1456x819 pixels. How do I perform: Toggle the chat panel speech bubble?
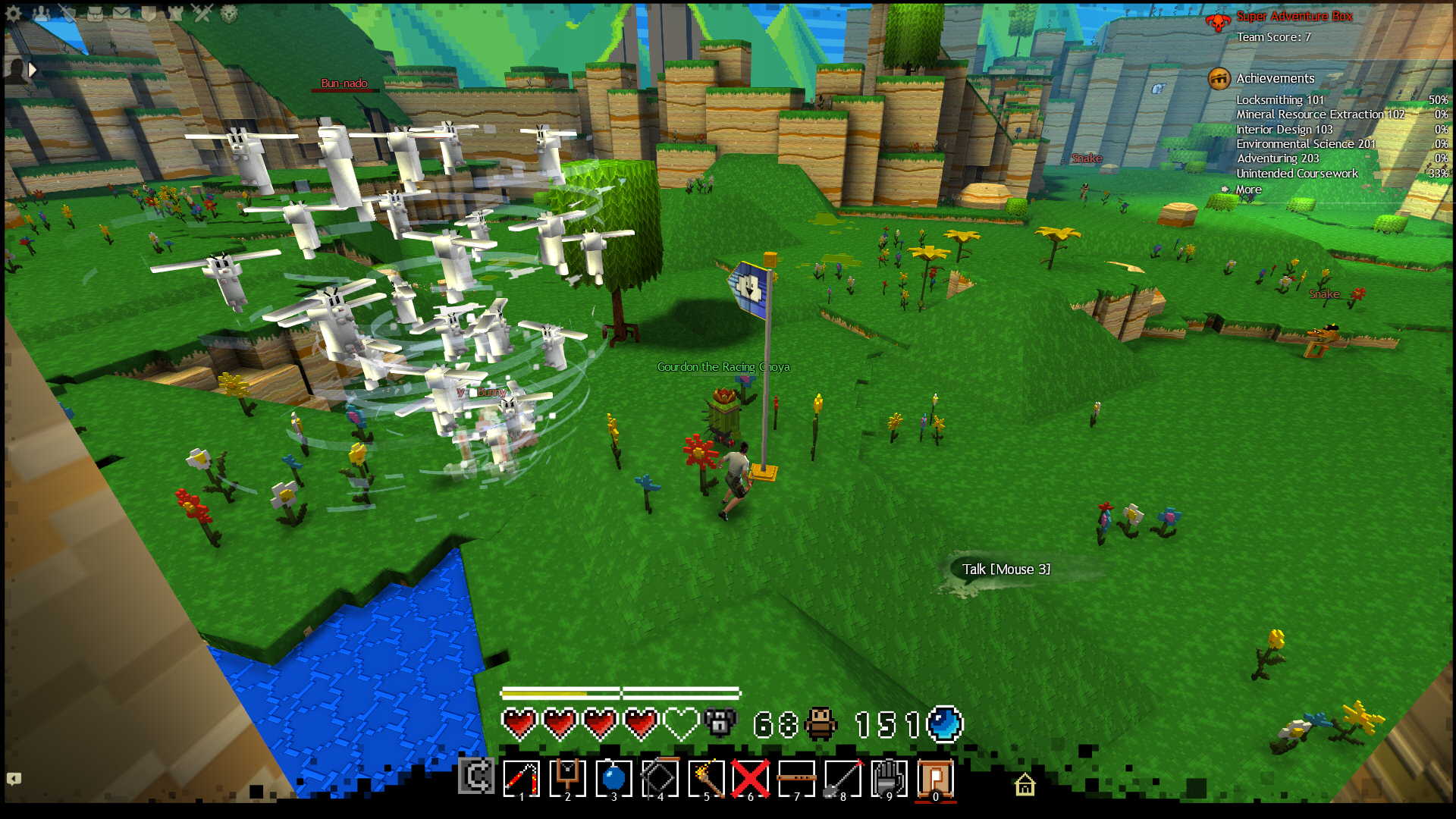[x=14, y=779]
